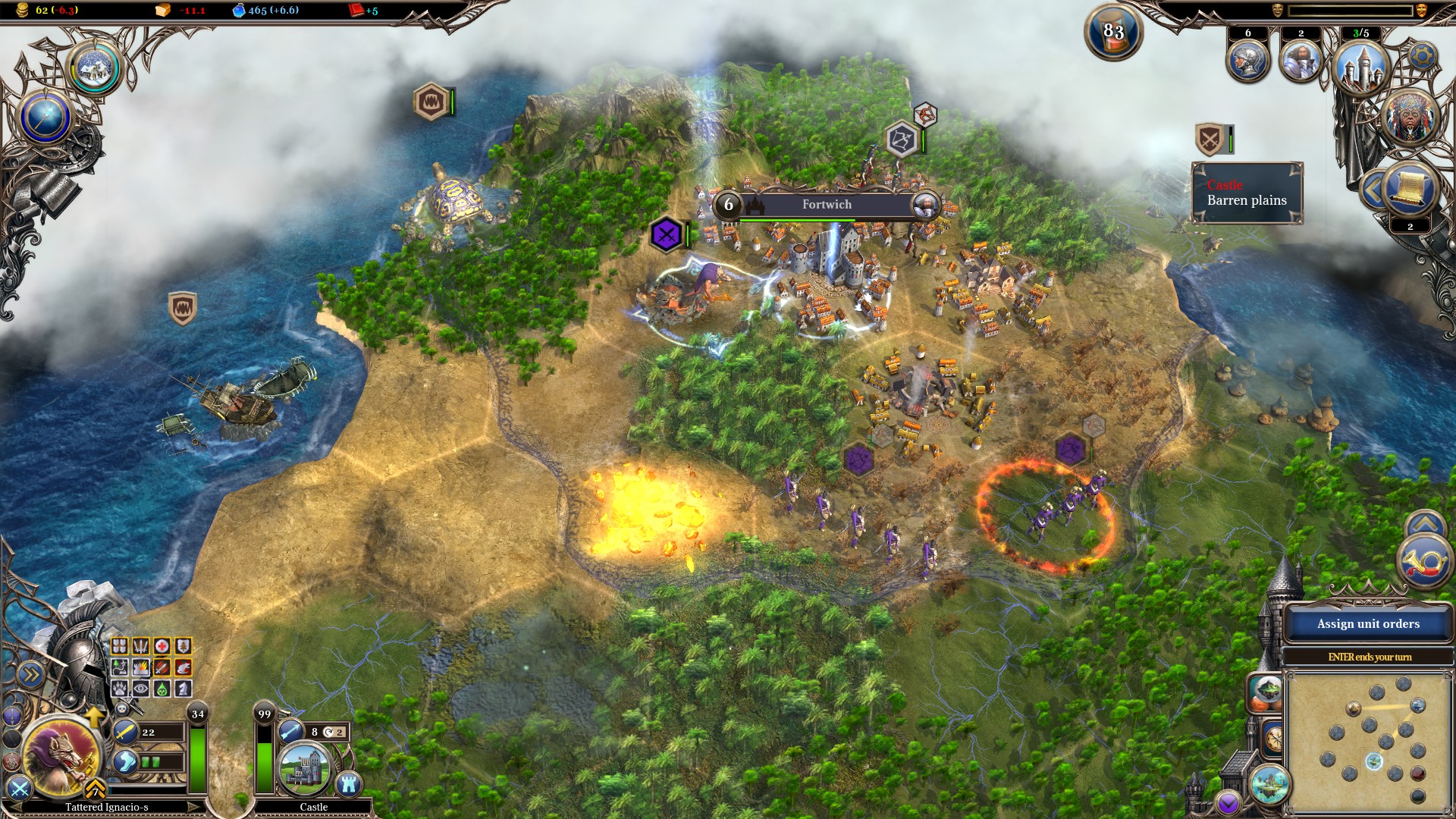Open the units helmet icon showing 6
Image resolution: width=1456 pixels, height=819 pixels.
pyautogui.click(x=1247, y=61)
